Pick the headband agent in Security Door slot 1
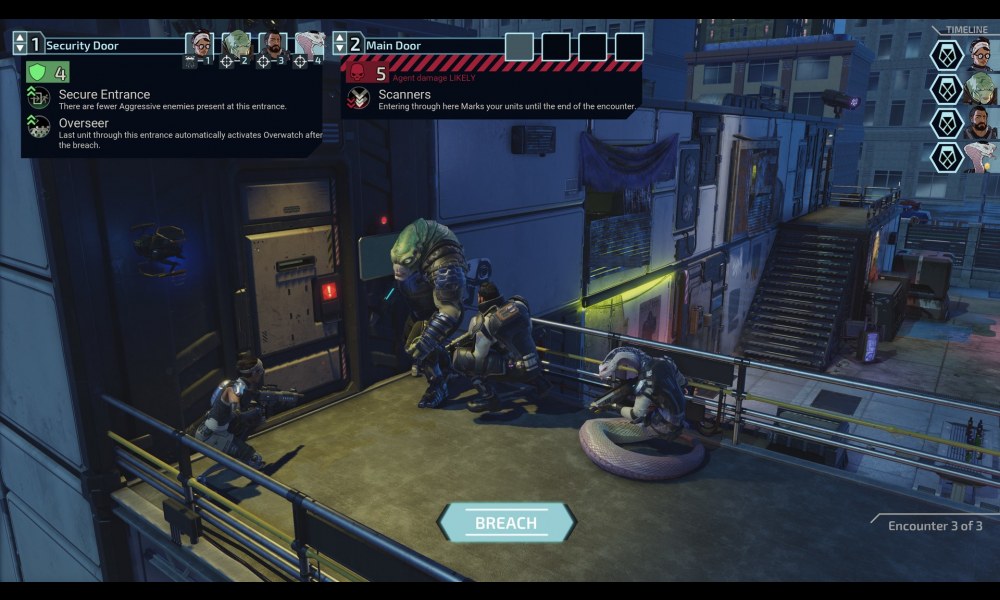The width and height of the screenshot is (1000, 600). click(x=200, y=45)
